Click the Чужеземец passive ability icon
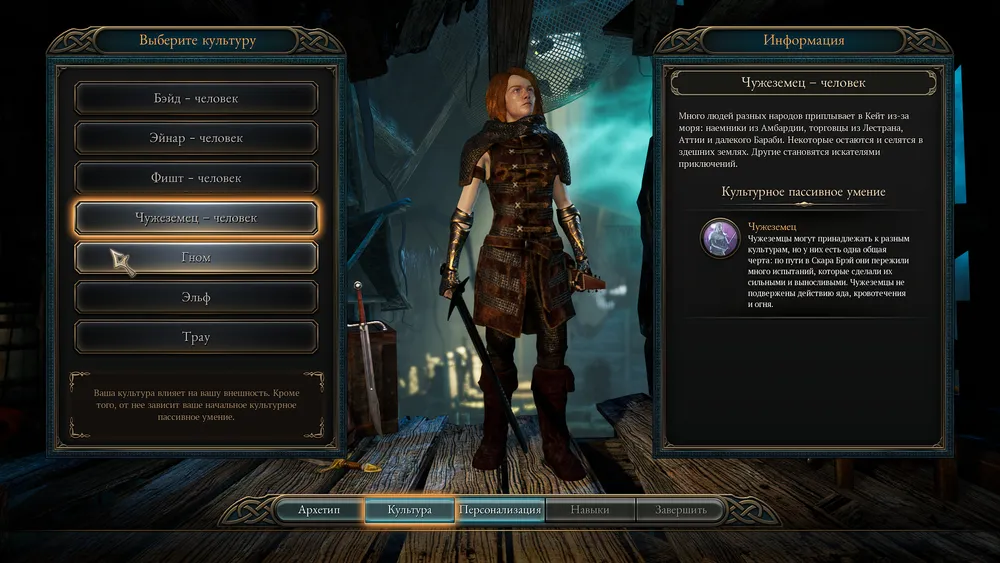The height and width of the screenshot is (563, 1000). [720, 239]
